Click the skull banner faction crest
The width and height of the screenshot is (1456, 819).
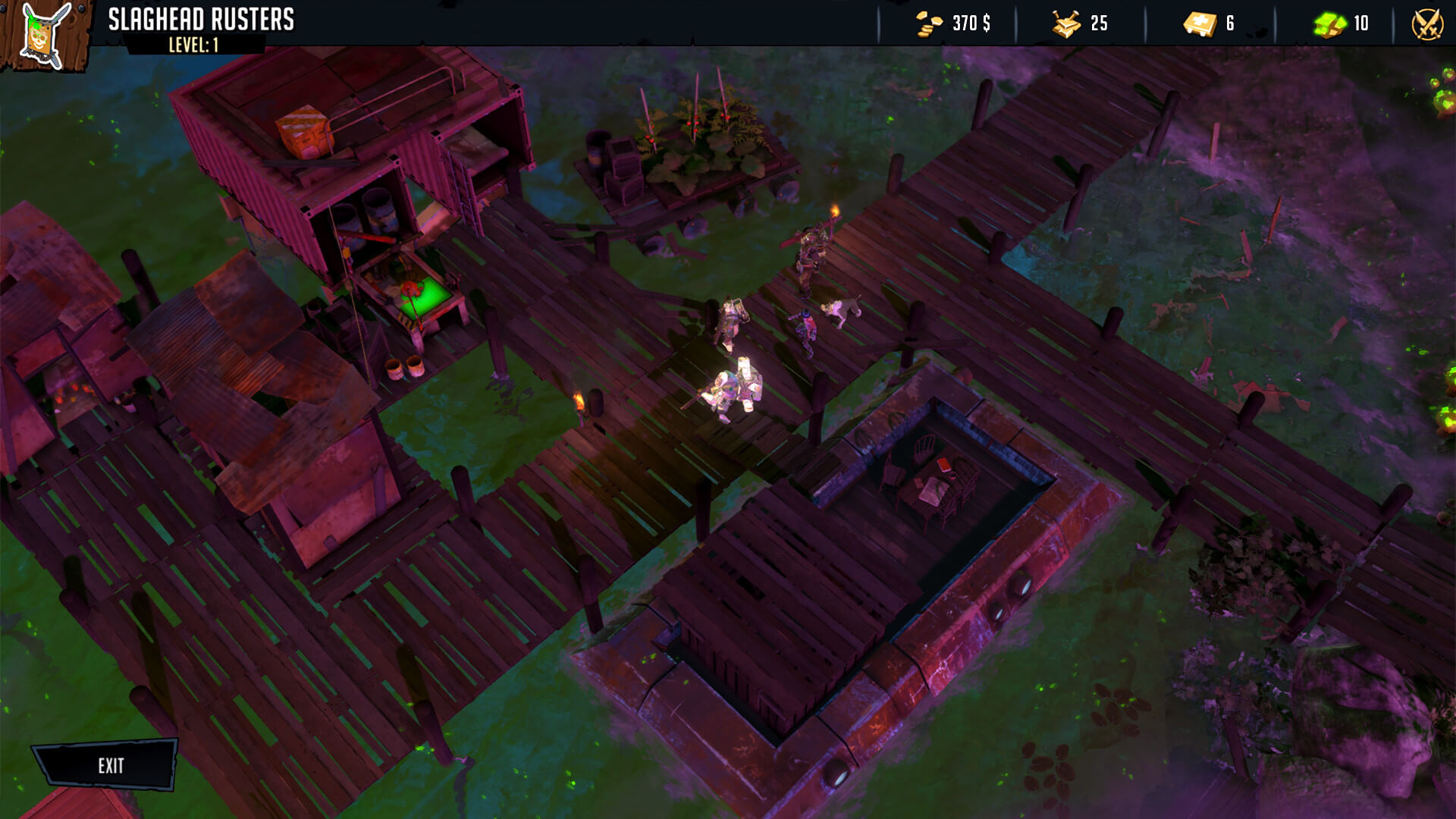pyautogui.click(x=42, y=36)
